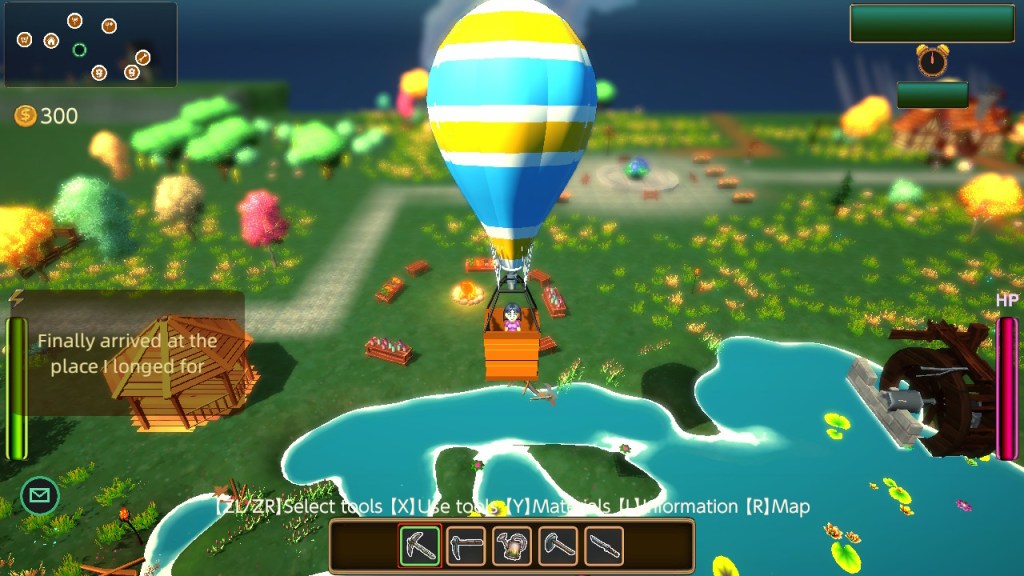The height and width of the screenshot is (576, 1024).
Task: Pick the axe in the hotbar
Action: [558, 546]
